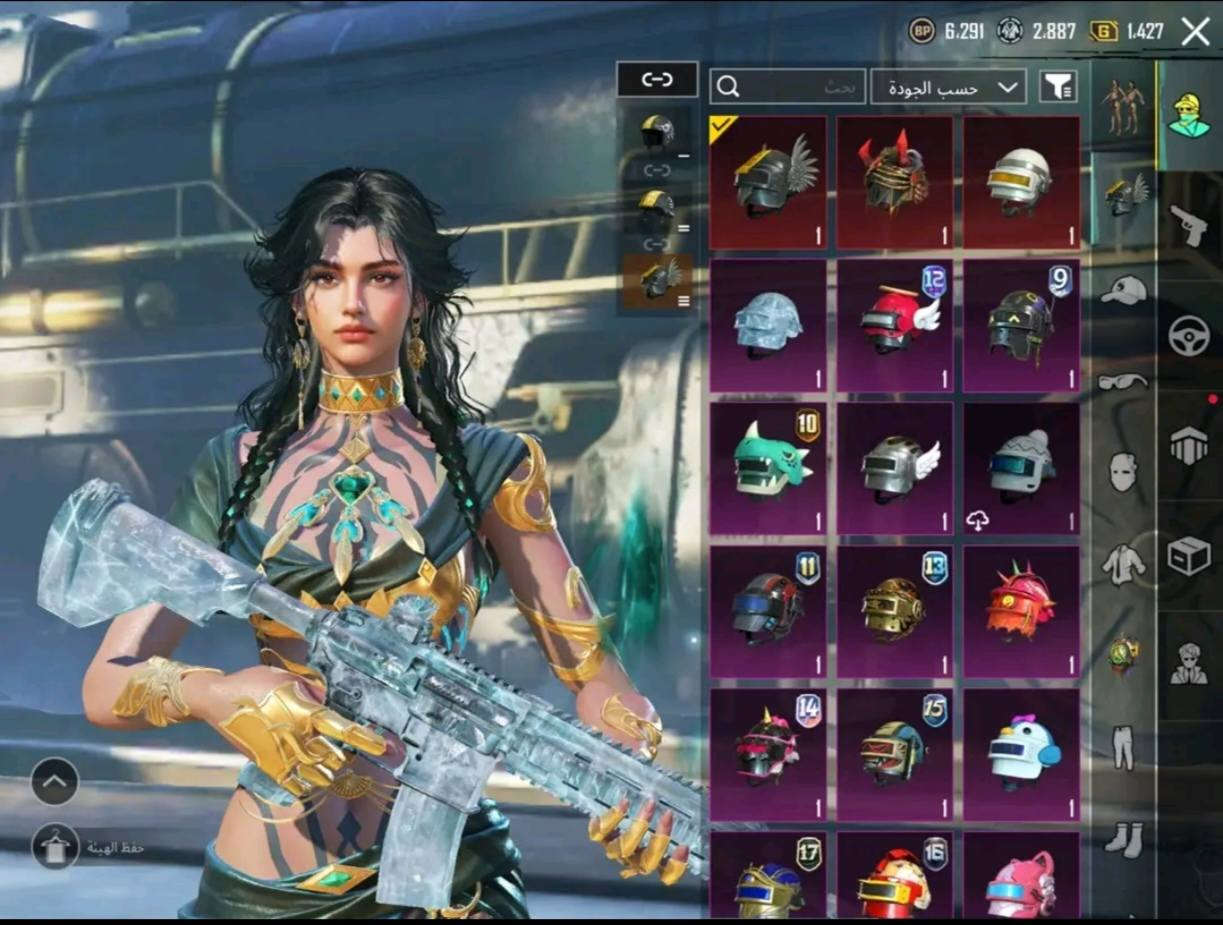Screen dimensions: 1223x925
Task: Open the vehicle steering wheel tab
Action: click(1189, 336)
